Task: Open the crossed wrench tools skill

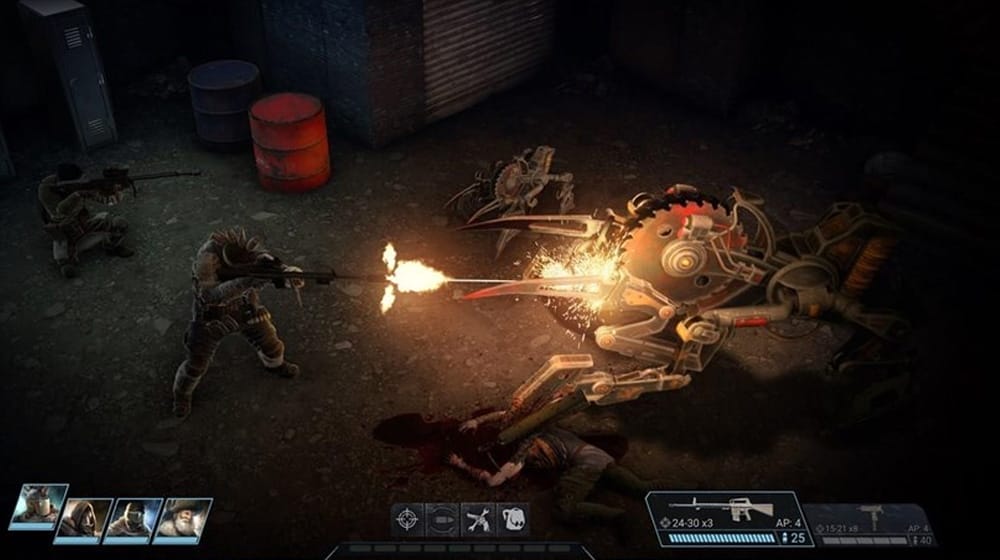Action: pos(477,519)
